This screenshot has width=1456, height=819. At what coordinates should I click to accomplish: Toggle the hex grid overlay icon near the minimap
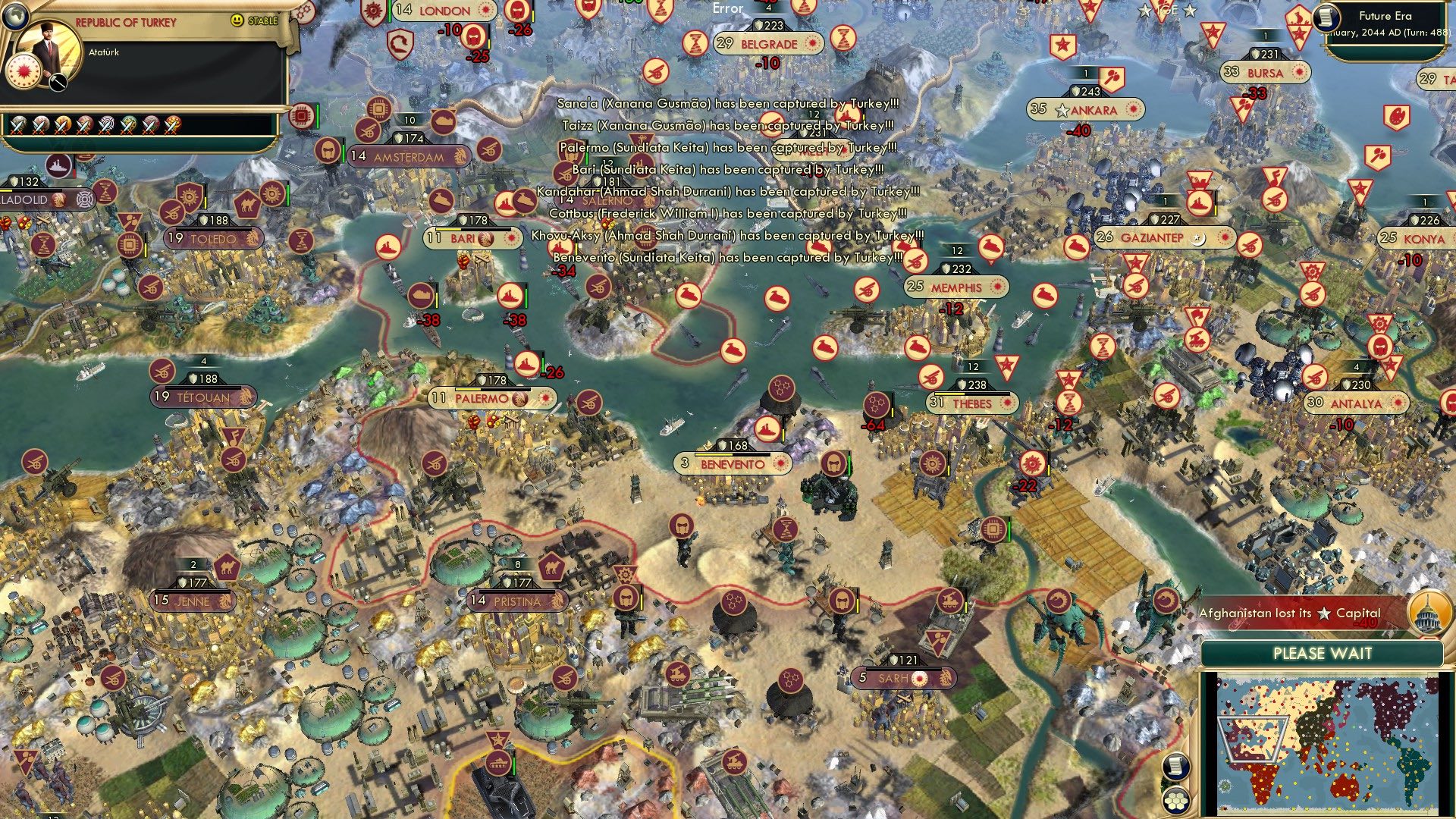coord(1175,801)
